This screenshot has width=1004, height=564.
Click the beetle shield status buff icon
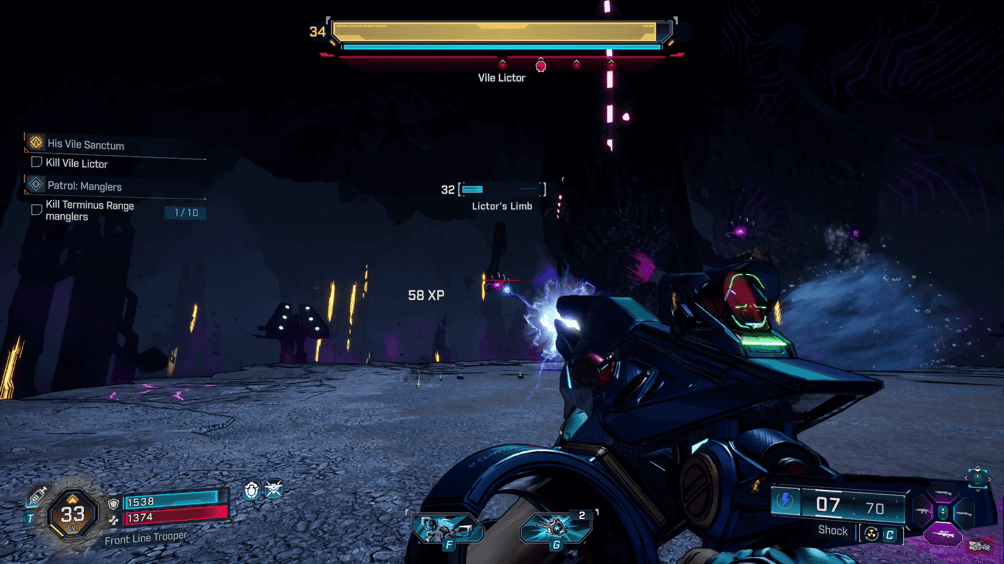click(252, 490)
